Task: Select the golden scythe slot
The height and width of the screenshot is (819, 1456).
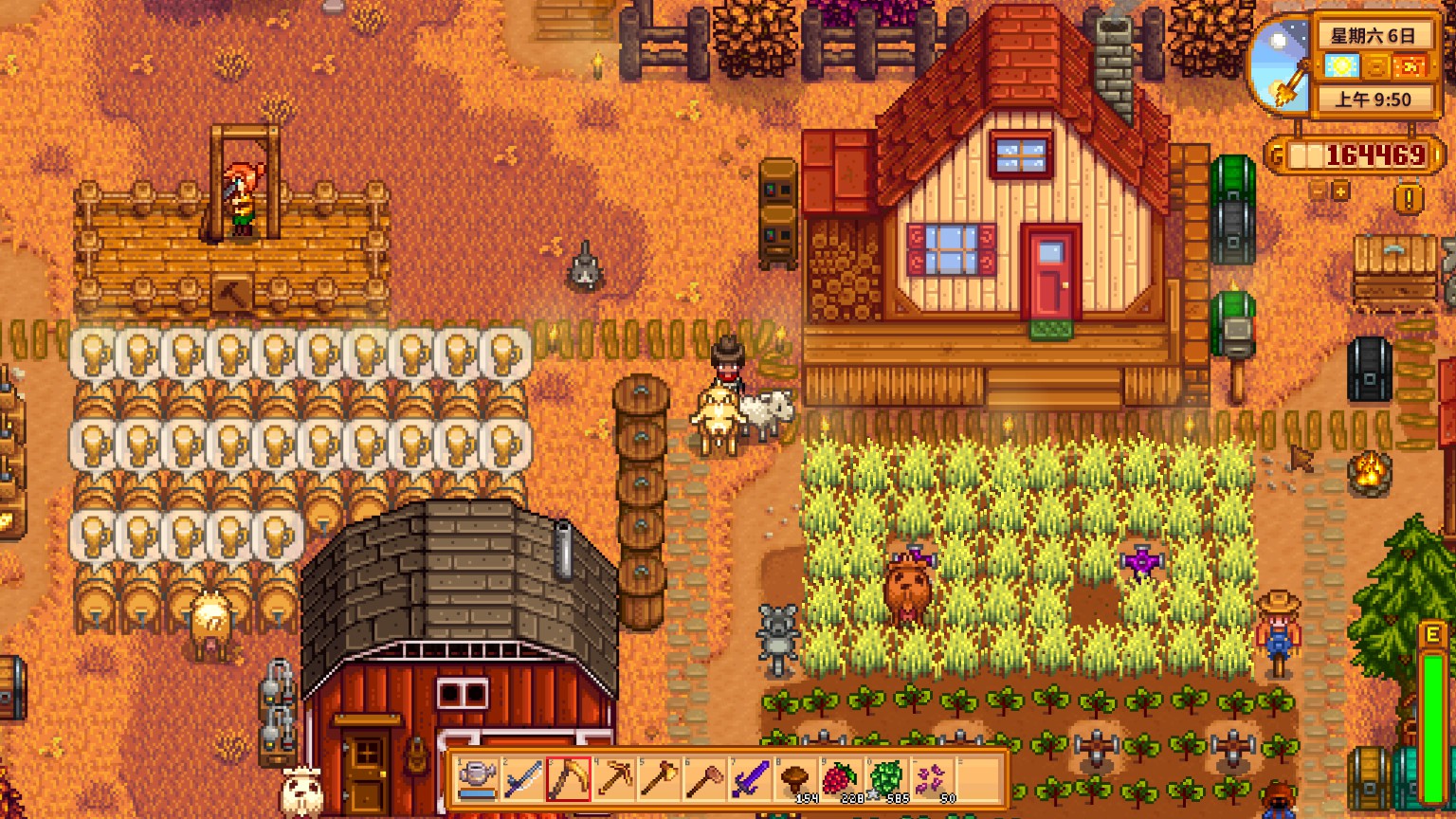Action: point(568,779)
